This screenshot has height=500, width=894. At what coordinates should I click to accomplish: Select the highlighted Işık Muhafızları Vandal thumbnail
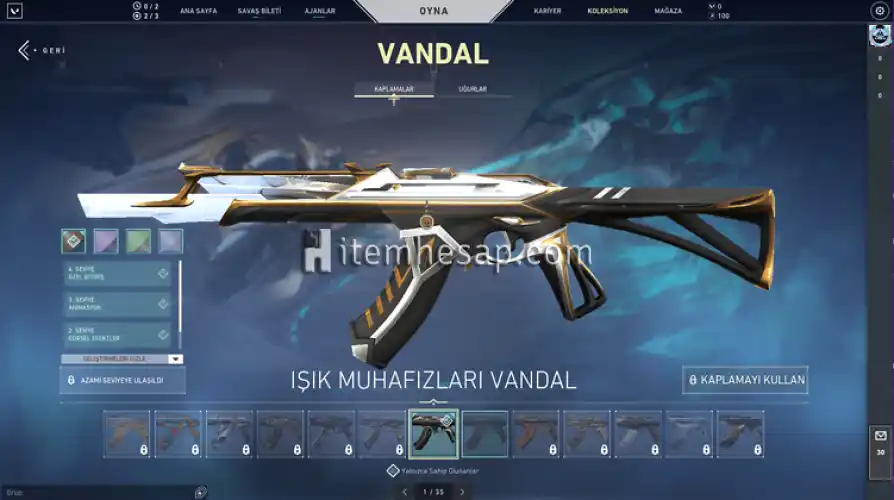click(x=434, y=434)
